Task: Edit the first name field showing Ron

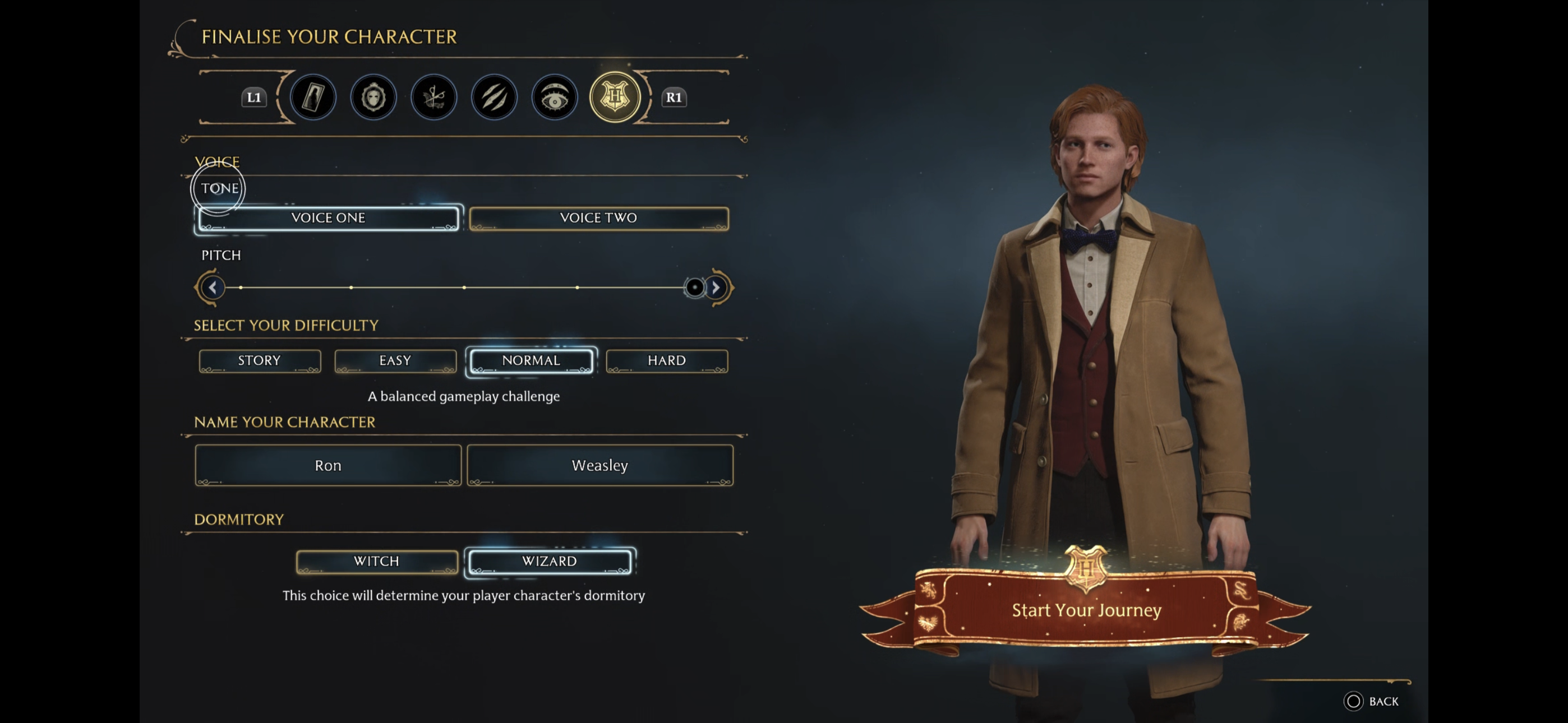Action: [328, 465]
